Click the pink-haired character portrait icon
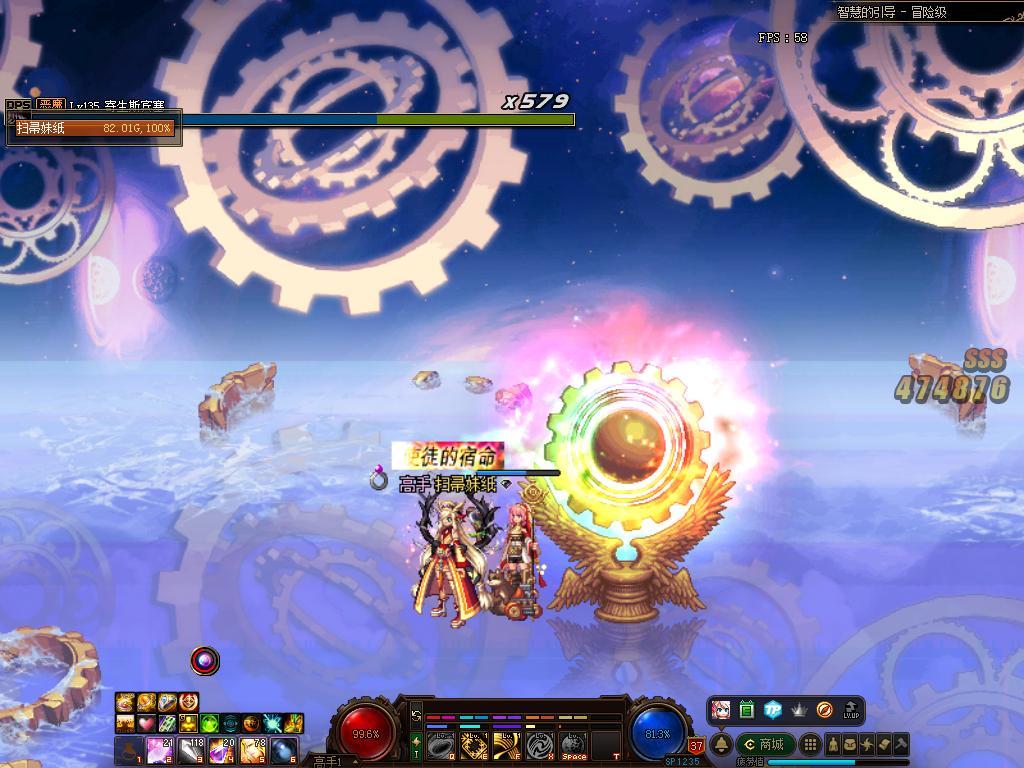 pos(720,710)
